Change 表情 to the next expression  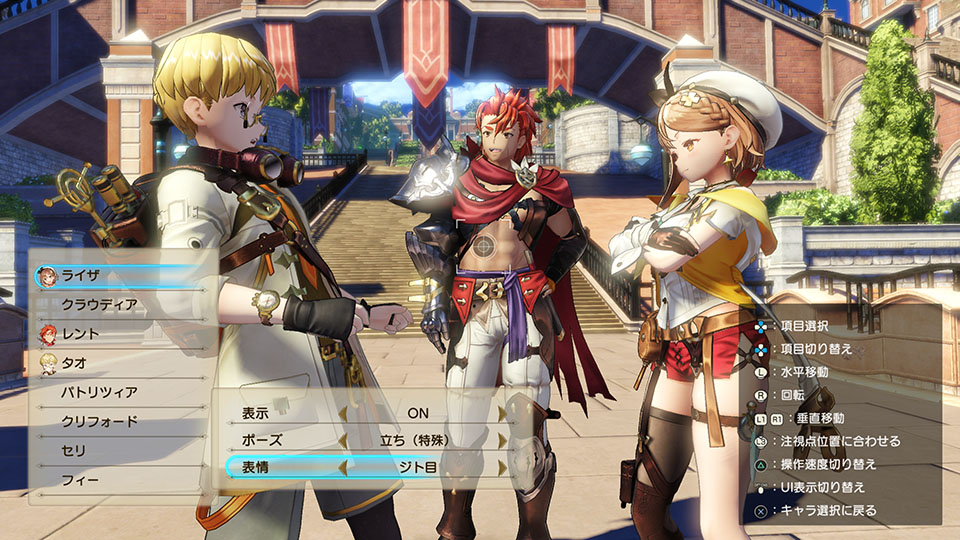[x=502, y=467]
